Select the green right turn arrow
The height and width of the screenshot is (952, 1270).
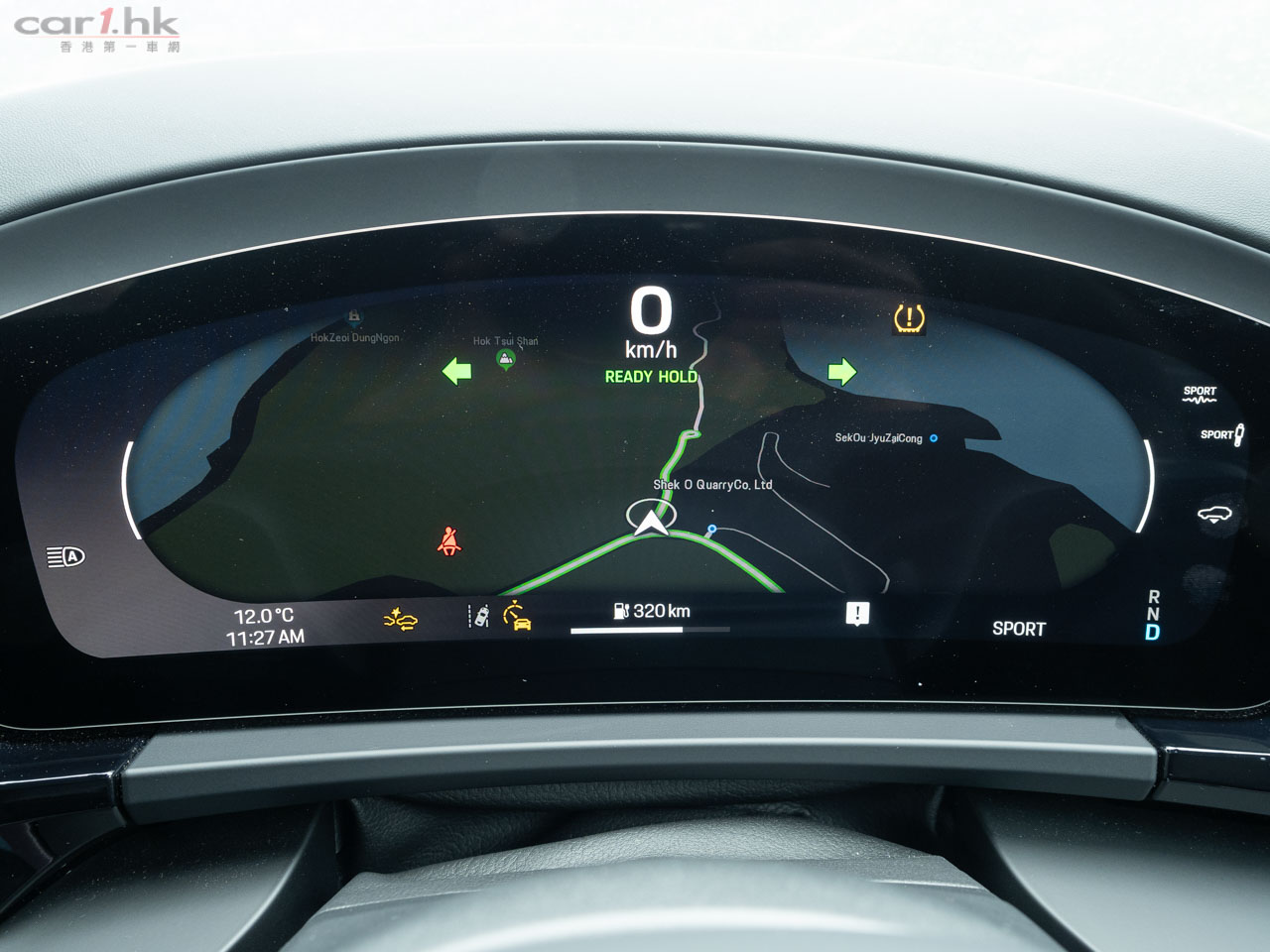841,372
